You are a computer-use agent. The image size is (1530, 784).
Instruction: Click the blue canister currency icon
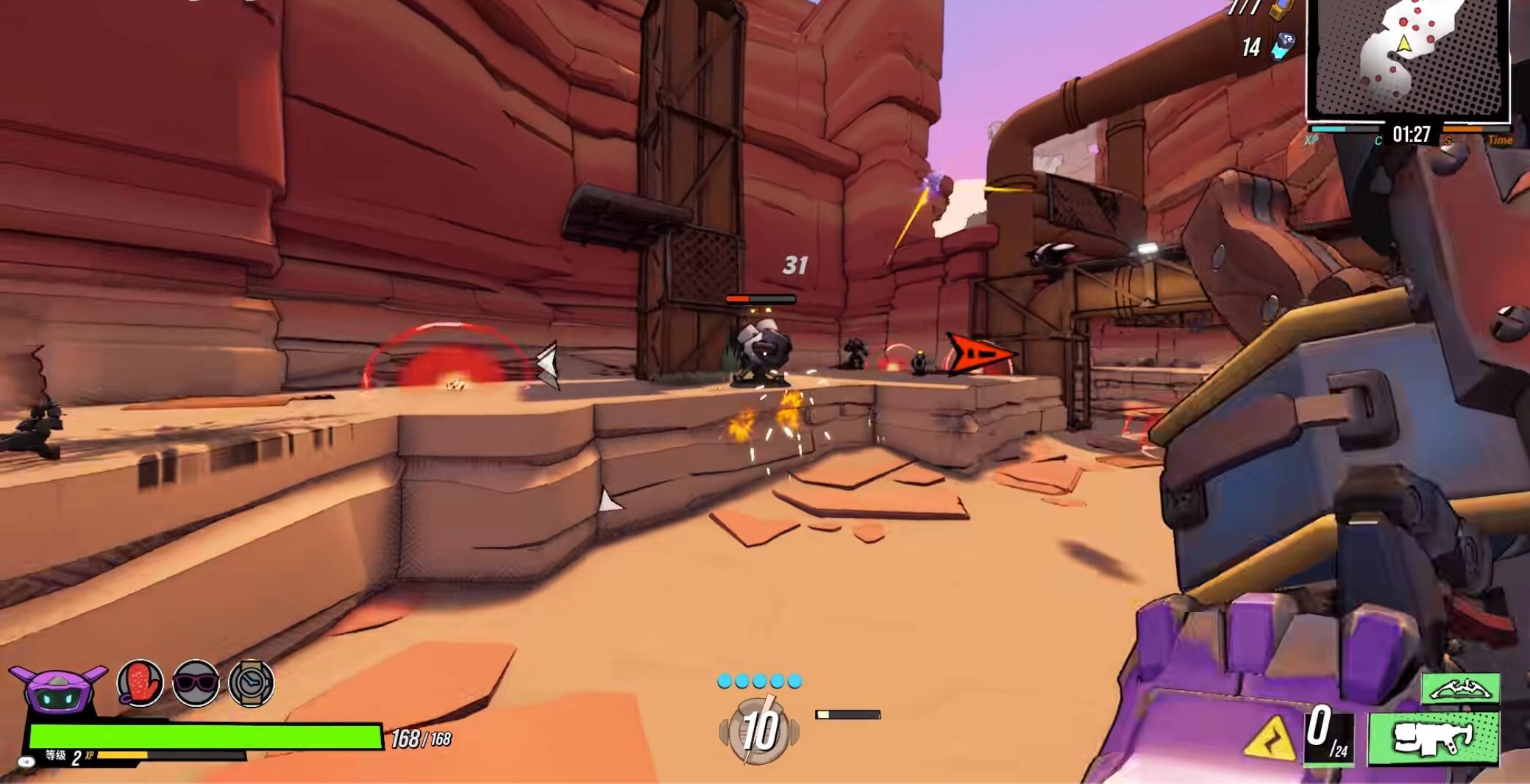pos(1284,46)
